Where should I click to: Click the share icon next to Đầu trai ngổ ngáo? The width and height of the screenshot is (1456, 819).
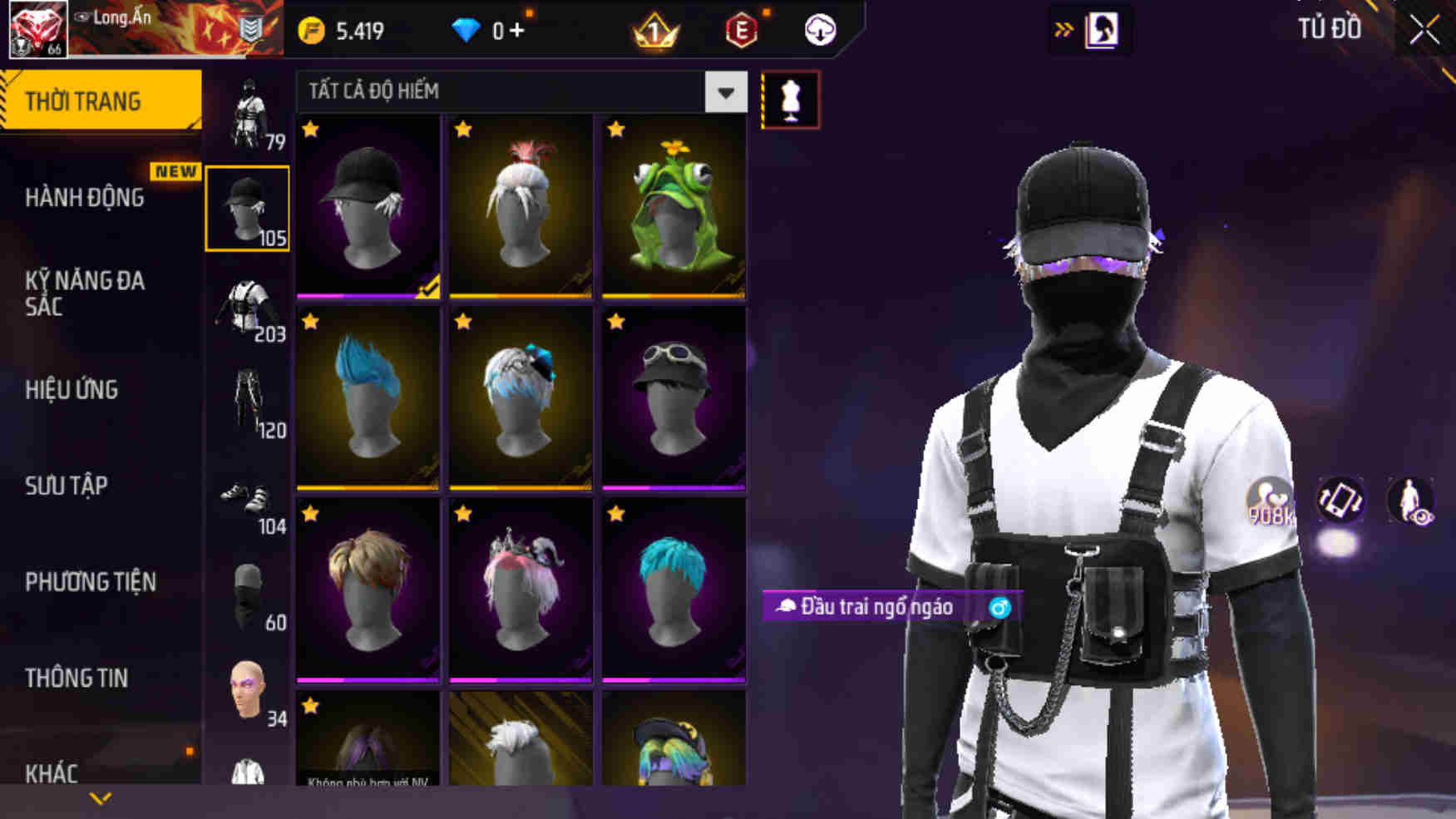point(1000,608)
